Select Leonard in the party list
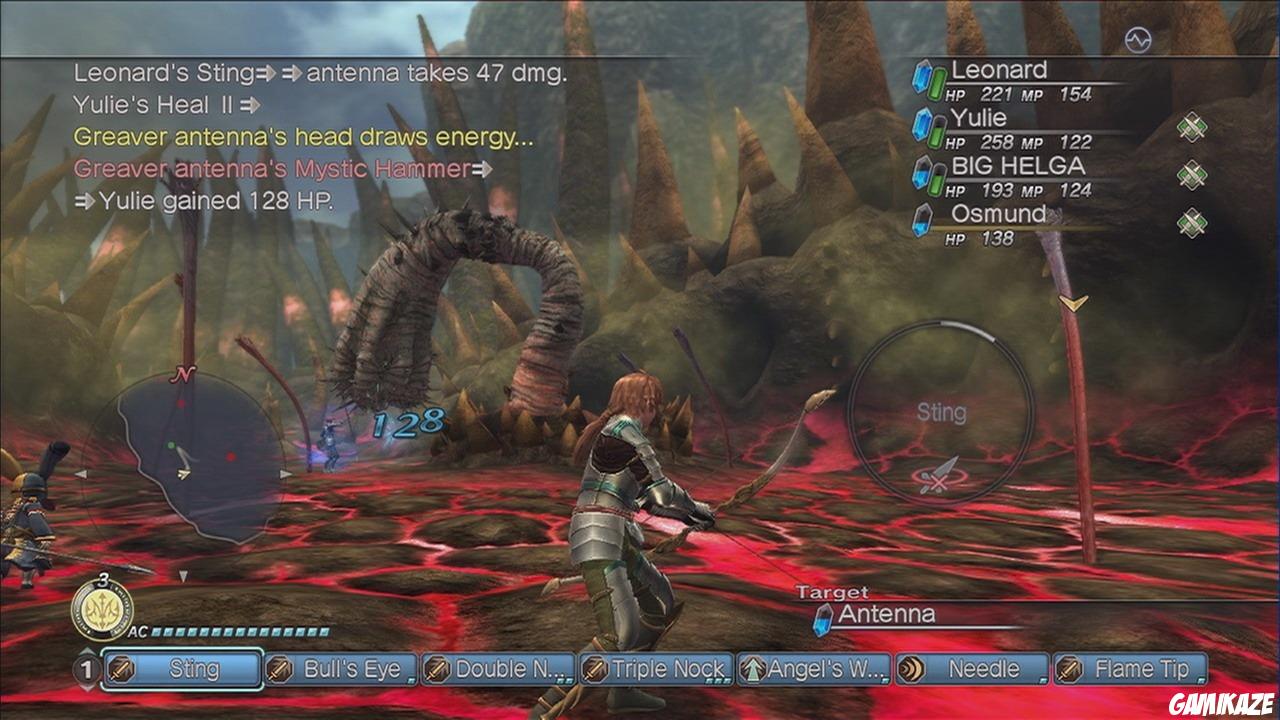The image size is (1280, 720). pos(1000,71)
